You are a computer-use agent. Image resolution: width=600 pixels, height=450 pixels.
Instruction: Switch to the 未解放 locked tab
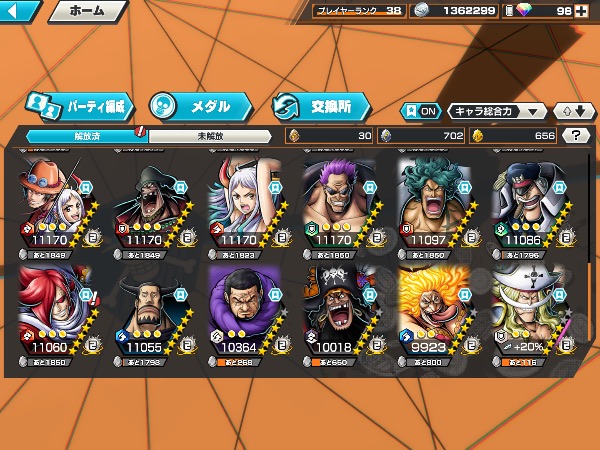pos(210,135)
